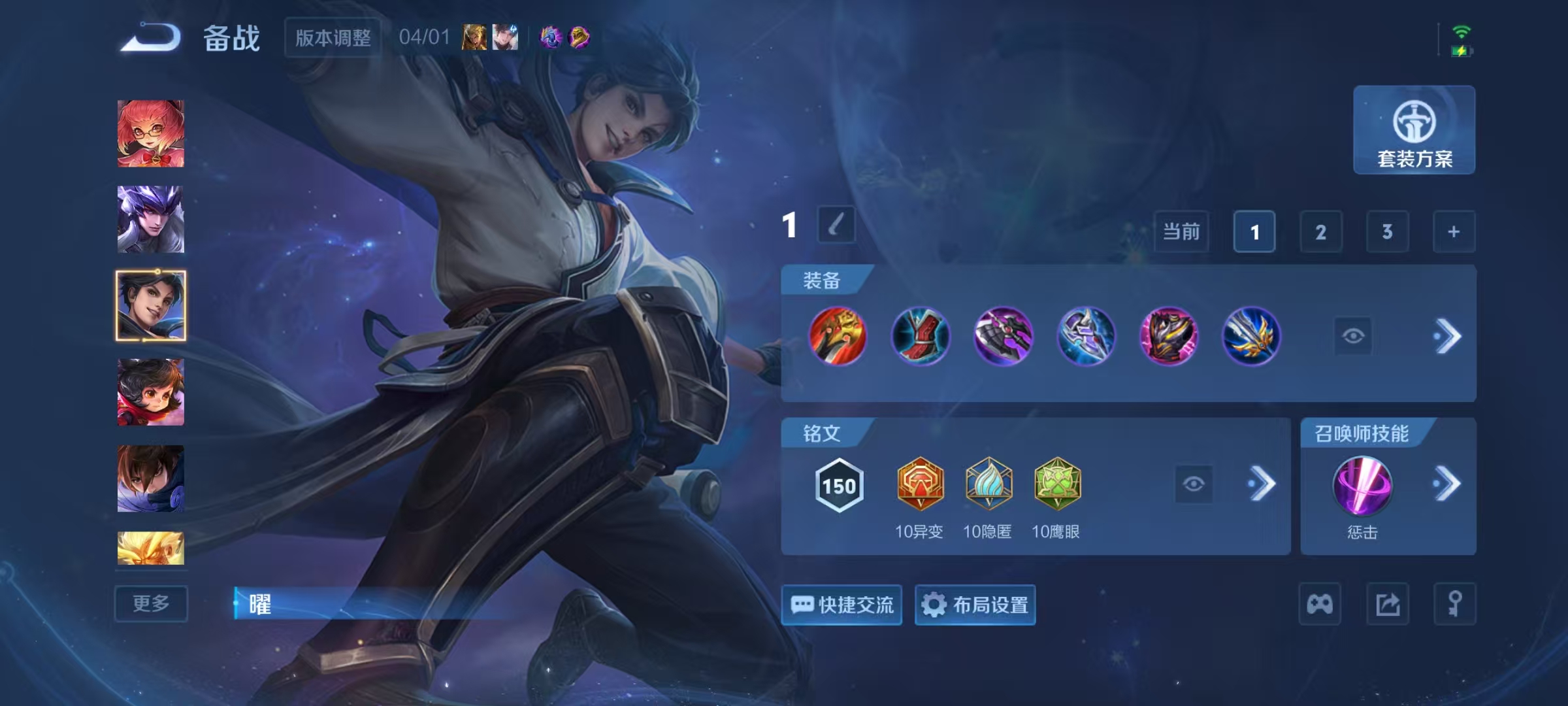The image size is (1568, 706).
Task: Click the controller icon at bottom right
Action: click(1320, 603)
